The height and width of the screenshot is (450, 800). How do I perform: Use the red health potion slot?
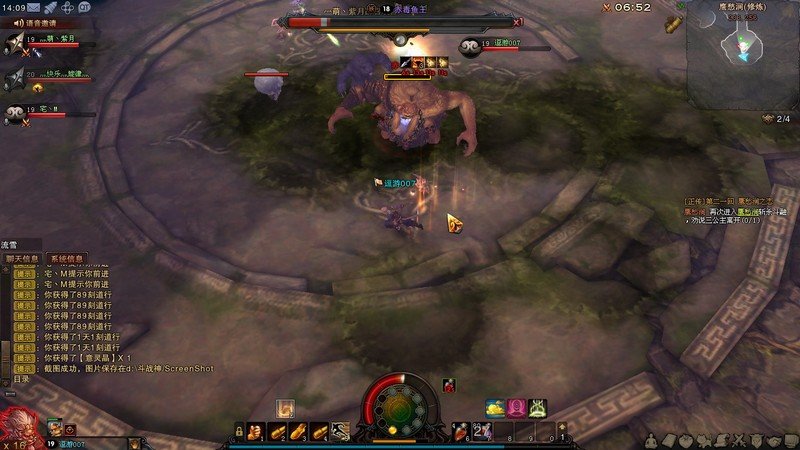tap(463, 431)
